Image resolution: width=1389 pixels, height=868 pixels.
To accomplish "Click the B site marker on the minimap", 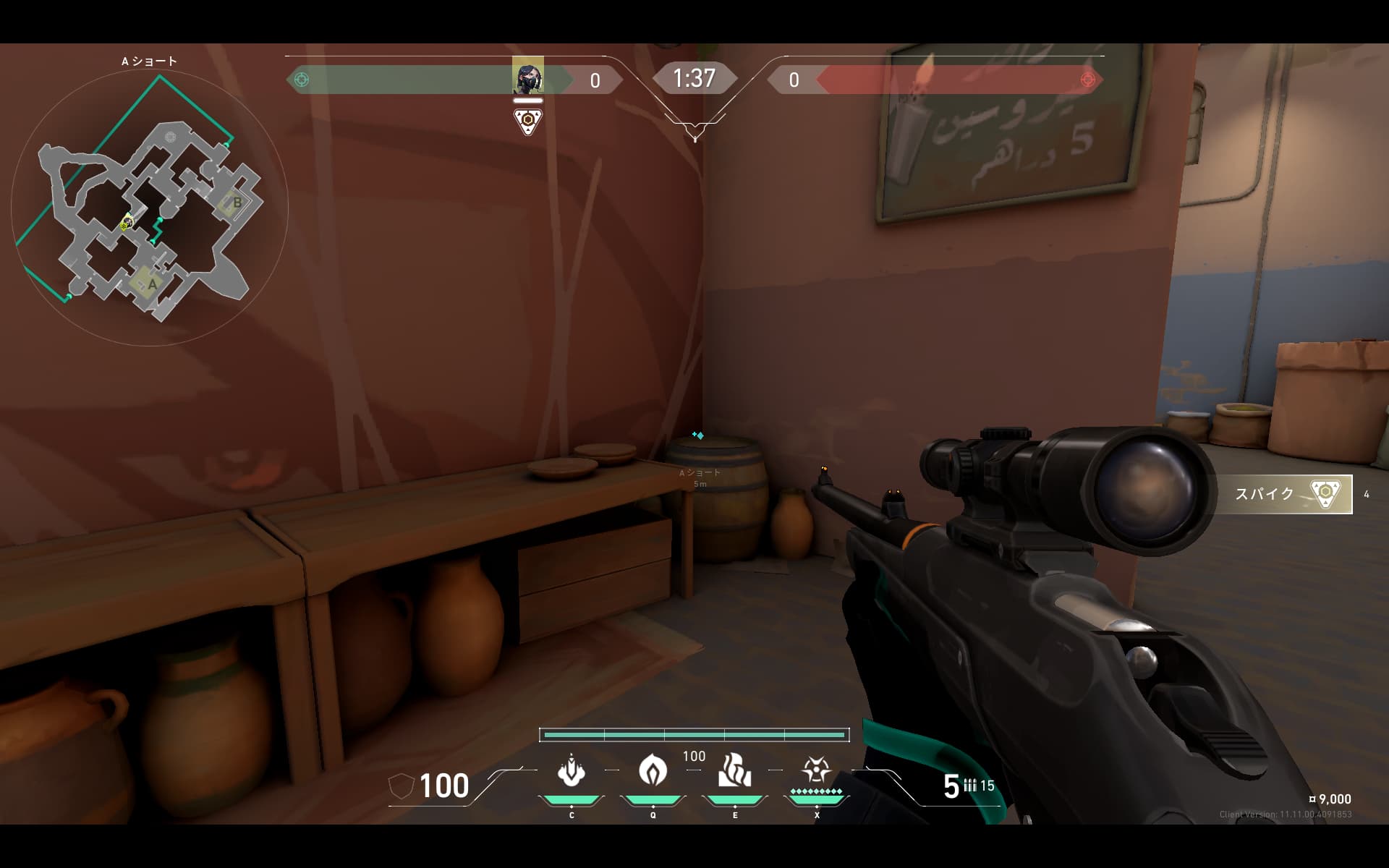I will (x=237, y=203).
